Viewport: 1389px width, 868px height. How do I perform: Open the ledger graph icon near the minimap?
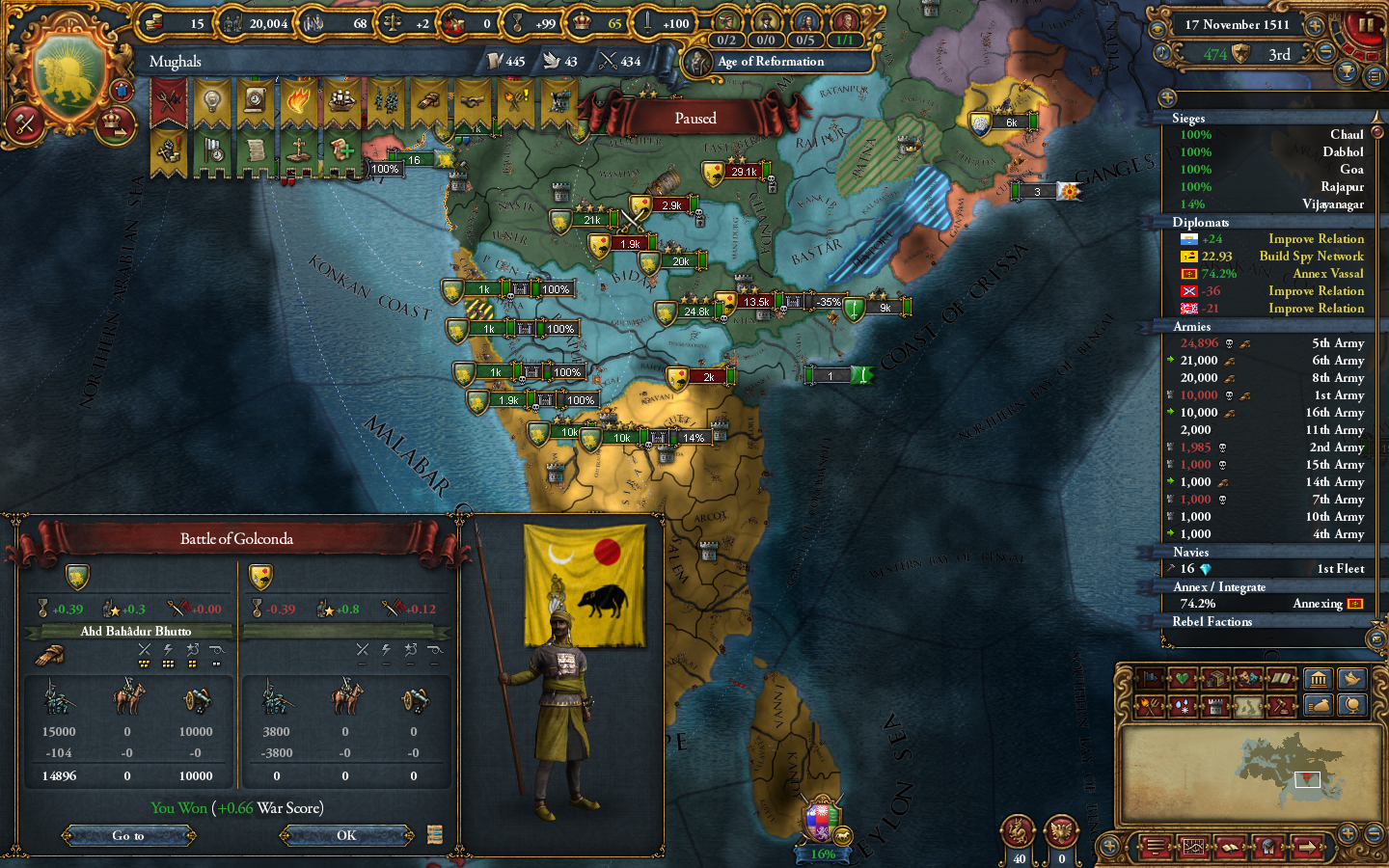pyautogui.click(x=1194, y=847)
